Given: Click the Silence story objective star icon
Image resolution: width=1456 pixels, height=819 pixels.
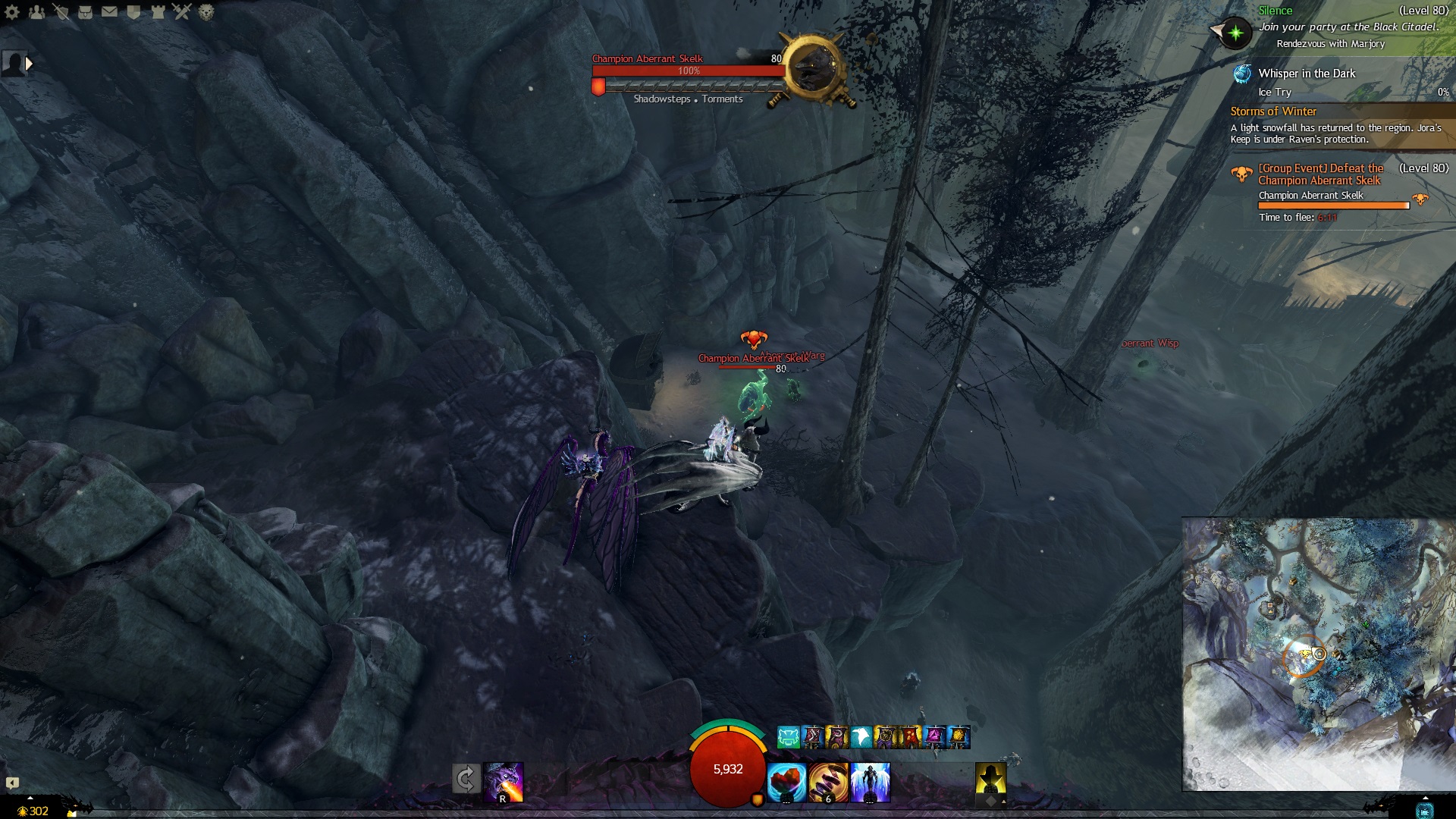Looking at the screenshot, I should [x=1235, y=33].
